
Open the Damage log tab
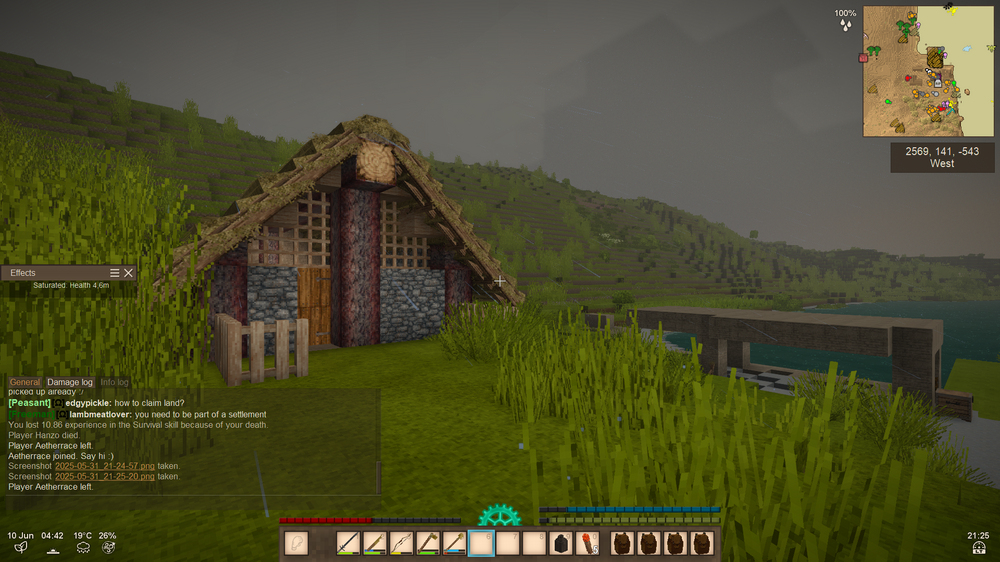(70, 382)
